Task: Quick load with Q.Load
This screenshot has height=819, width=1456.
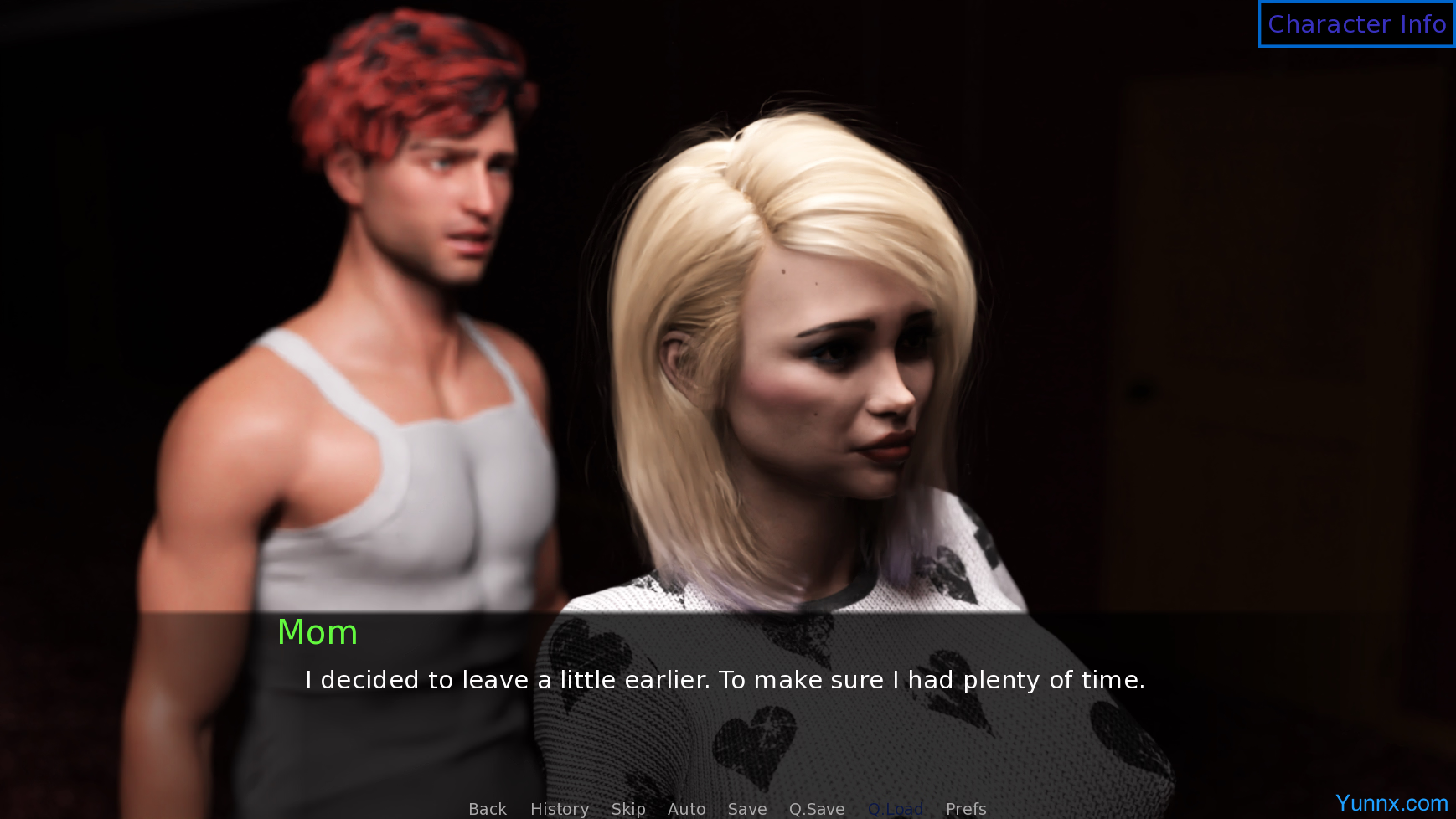Action: pyautogui.click(x=896, y=809)
